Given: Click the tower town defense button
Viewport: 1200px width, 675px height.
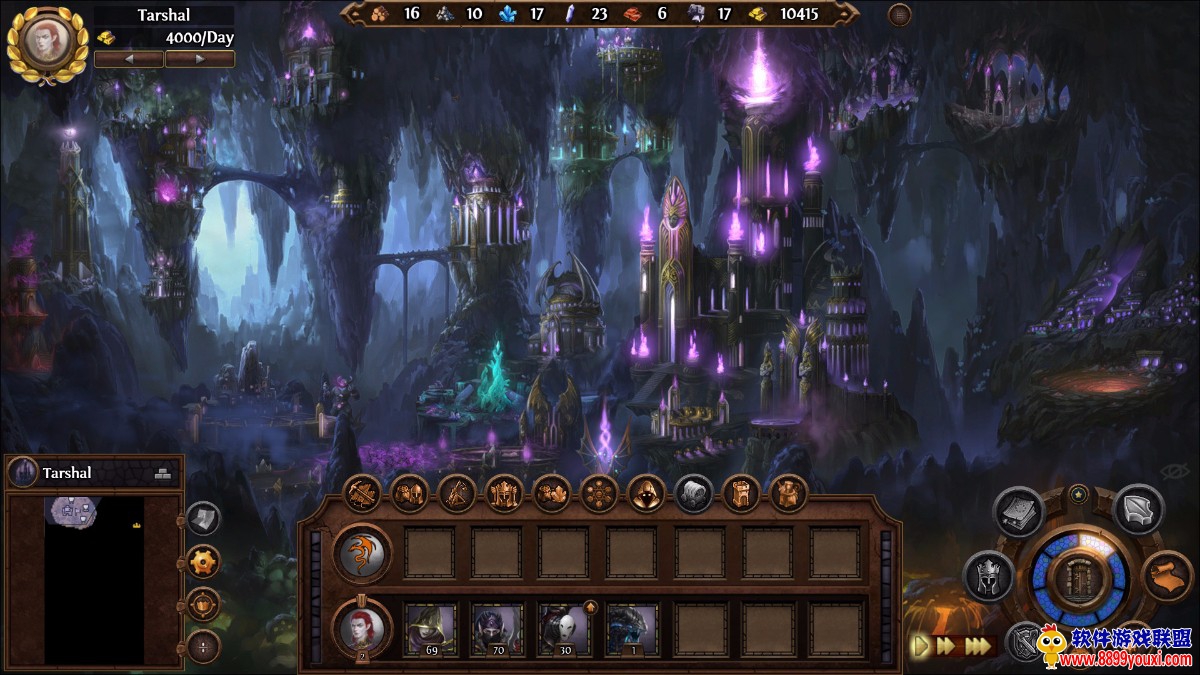Looking at the screenshot, I should coord(741,493).
